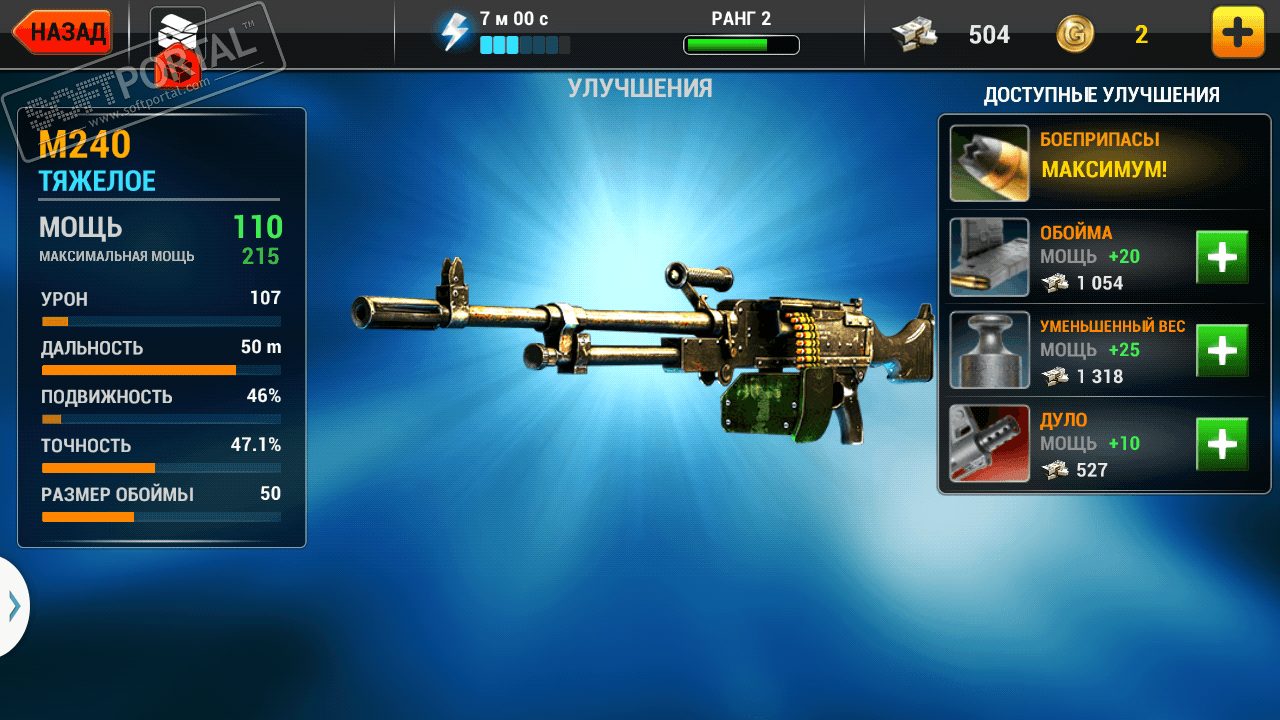Choose the Уменьшенный вес weight thumbnail
This screenshot has height=720, width=1280.
point(989,350)
